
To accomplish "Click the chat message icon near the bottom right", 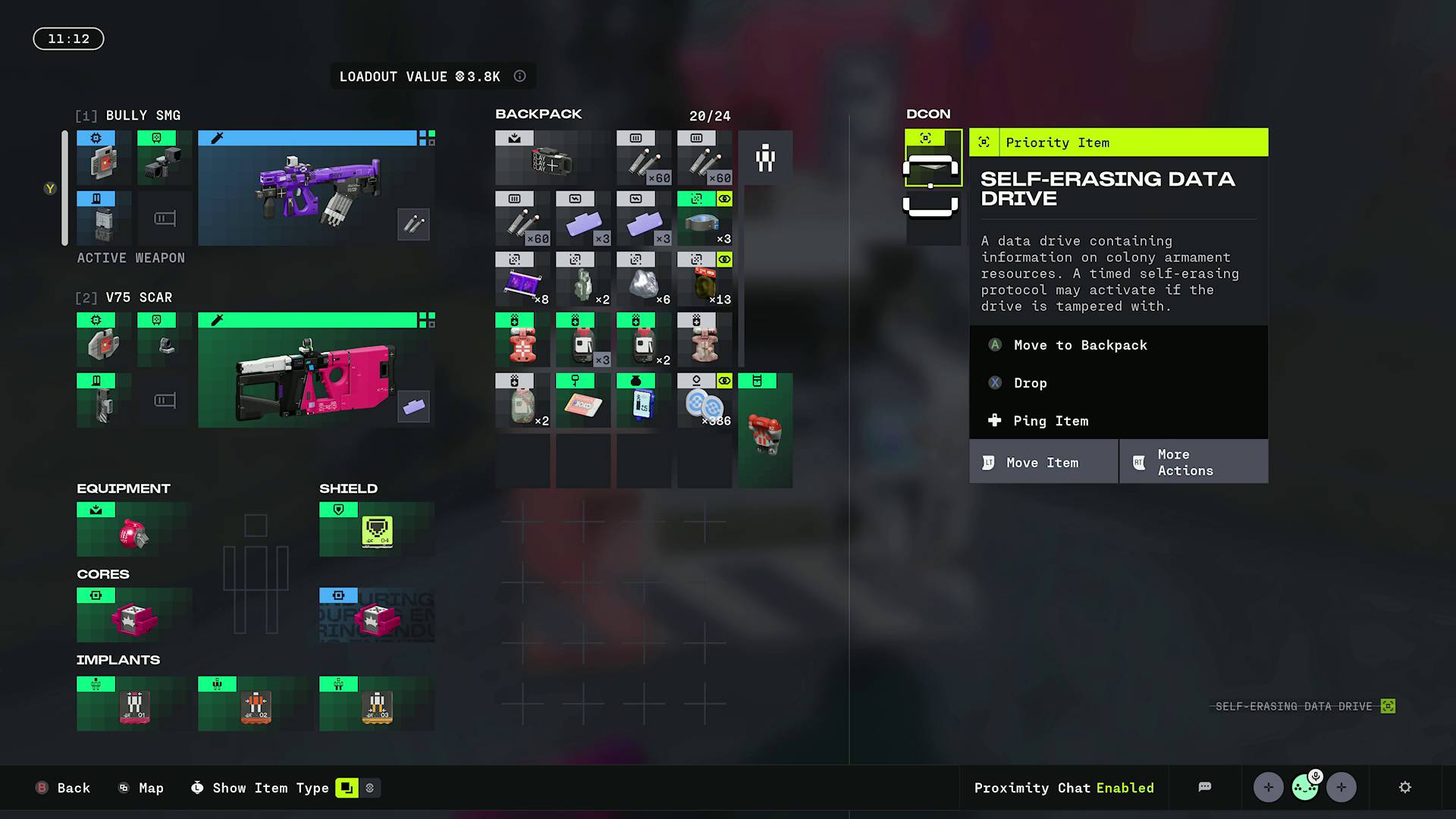I will (x=1206, y=787).
